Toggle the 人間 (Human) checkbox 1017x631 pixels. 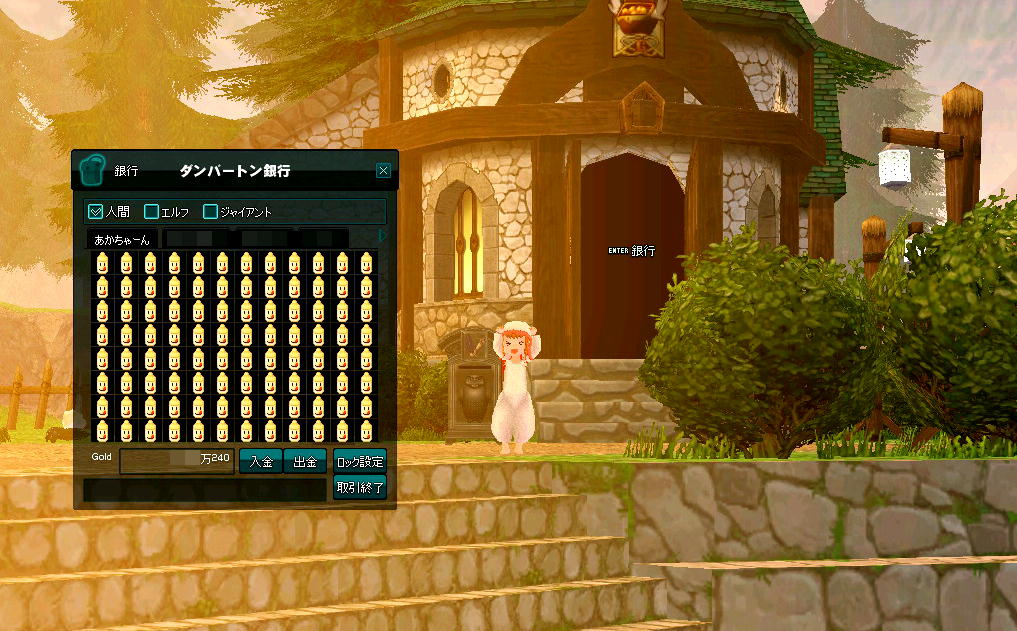[x=96, y=212]
